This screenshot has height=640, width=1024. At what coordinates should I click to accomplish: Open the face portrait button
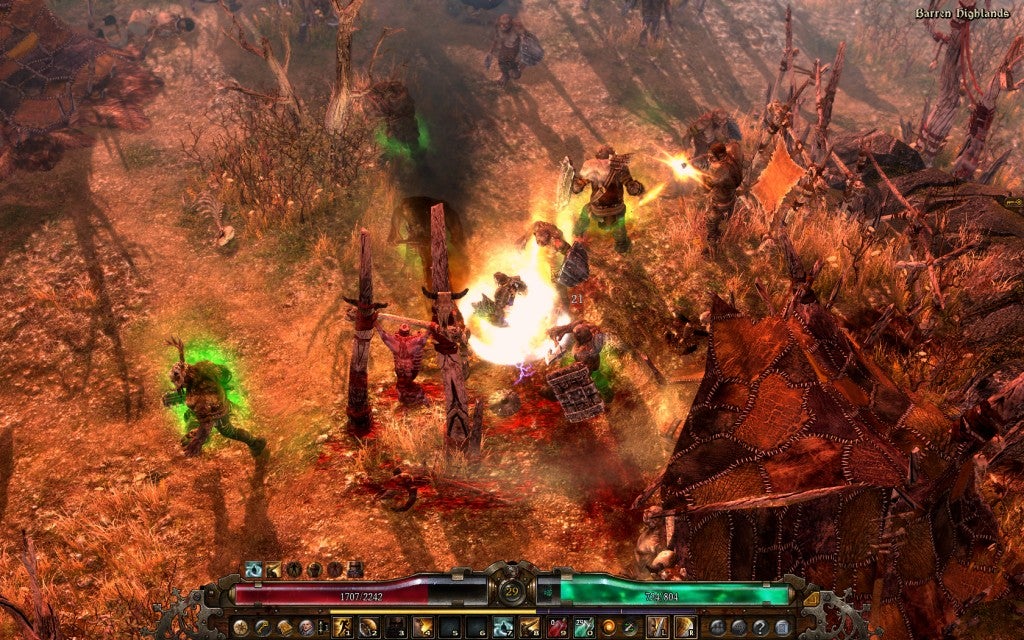(304, 627)
